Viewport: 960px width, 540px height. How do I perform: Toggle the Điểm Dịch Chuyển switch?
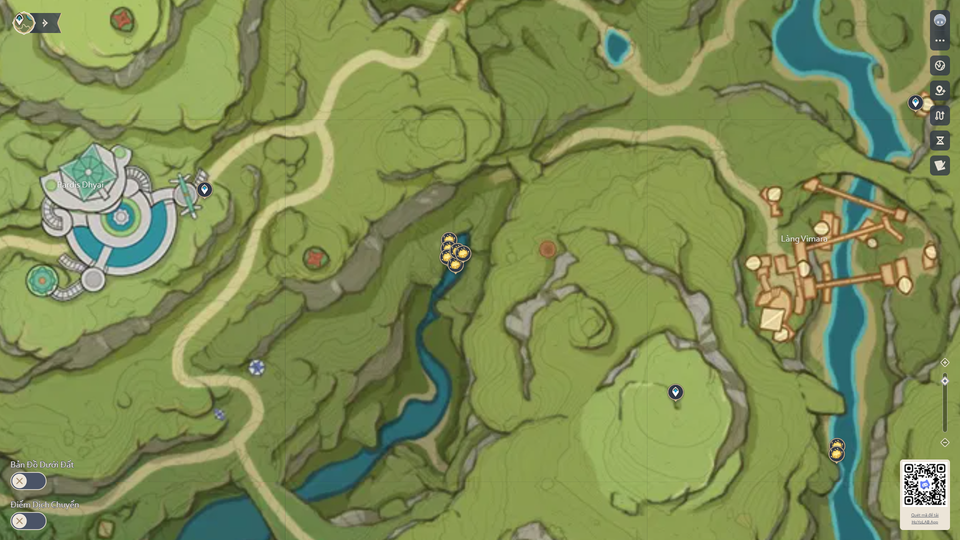(x=28, y=521)
